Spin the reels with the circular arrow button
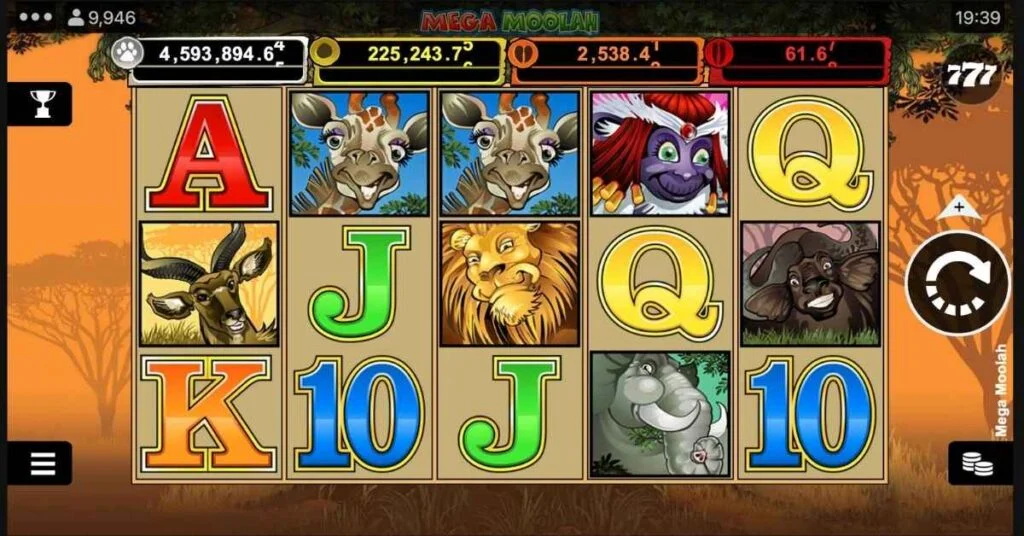 pos(958,282)
